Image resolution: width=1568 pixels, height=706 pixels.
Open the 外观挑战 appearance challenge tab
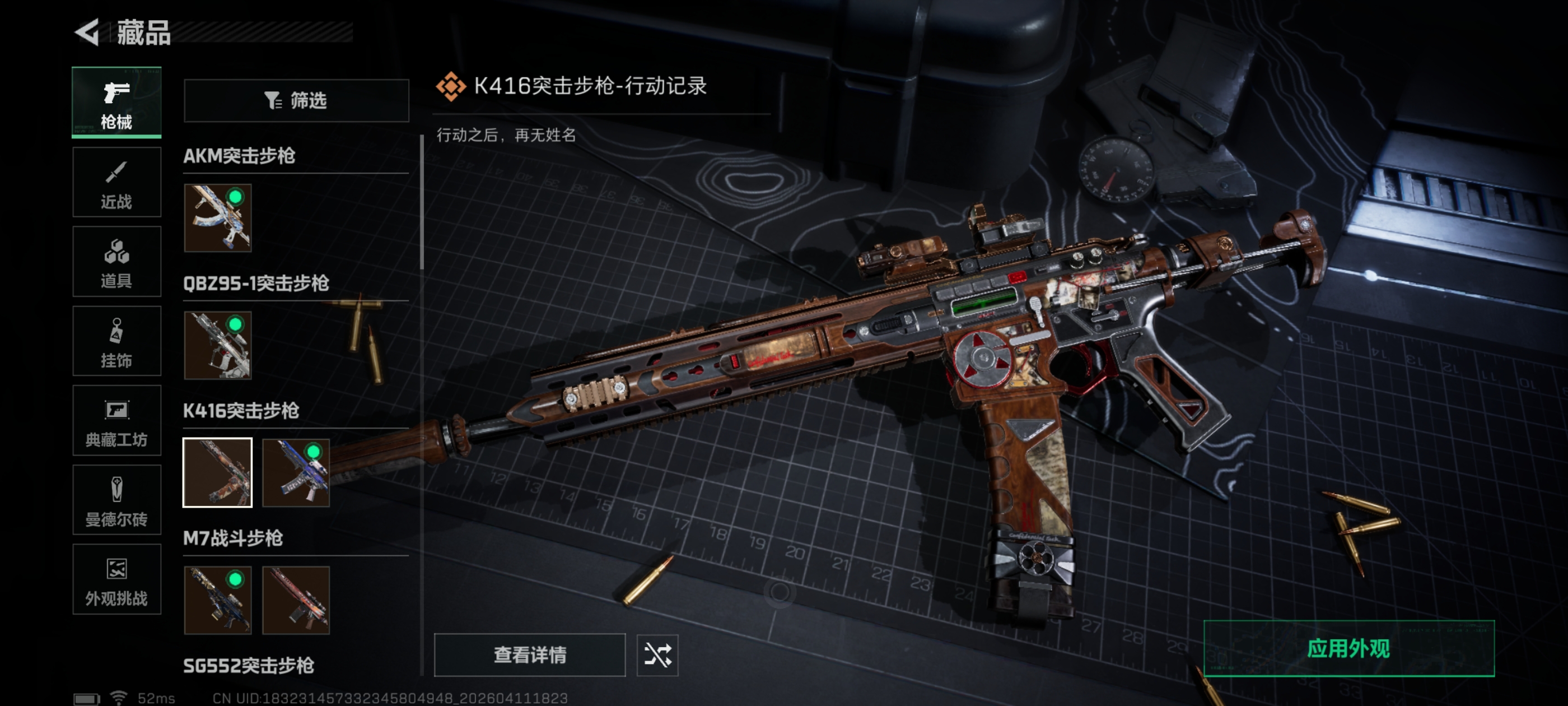(x=116, y=579)
